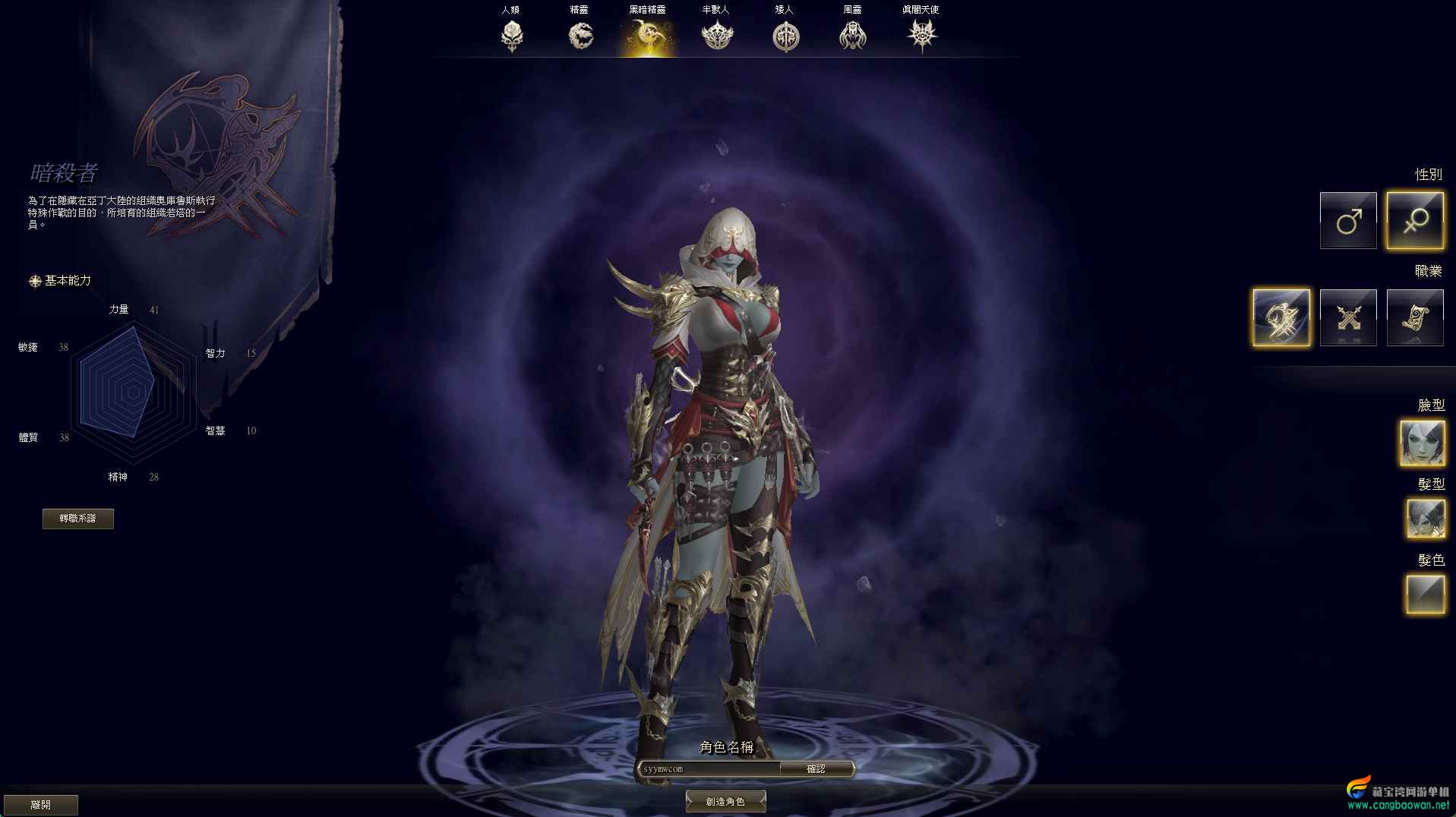Image resolution: width=1456 pixels, height=817 pixels.
Task: Choose the scroll mage class icon
Action: coord(1415,317)
